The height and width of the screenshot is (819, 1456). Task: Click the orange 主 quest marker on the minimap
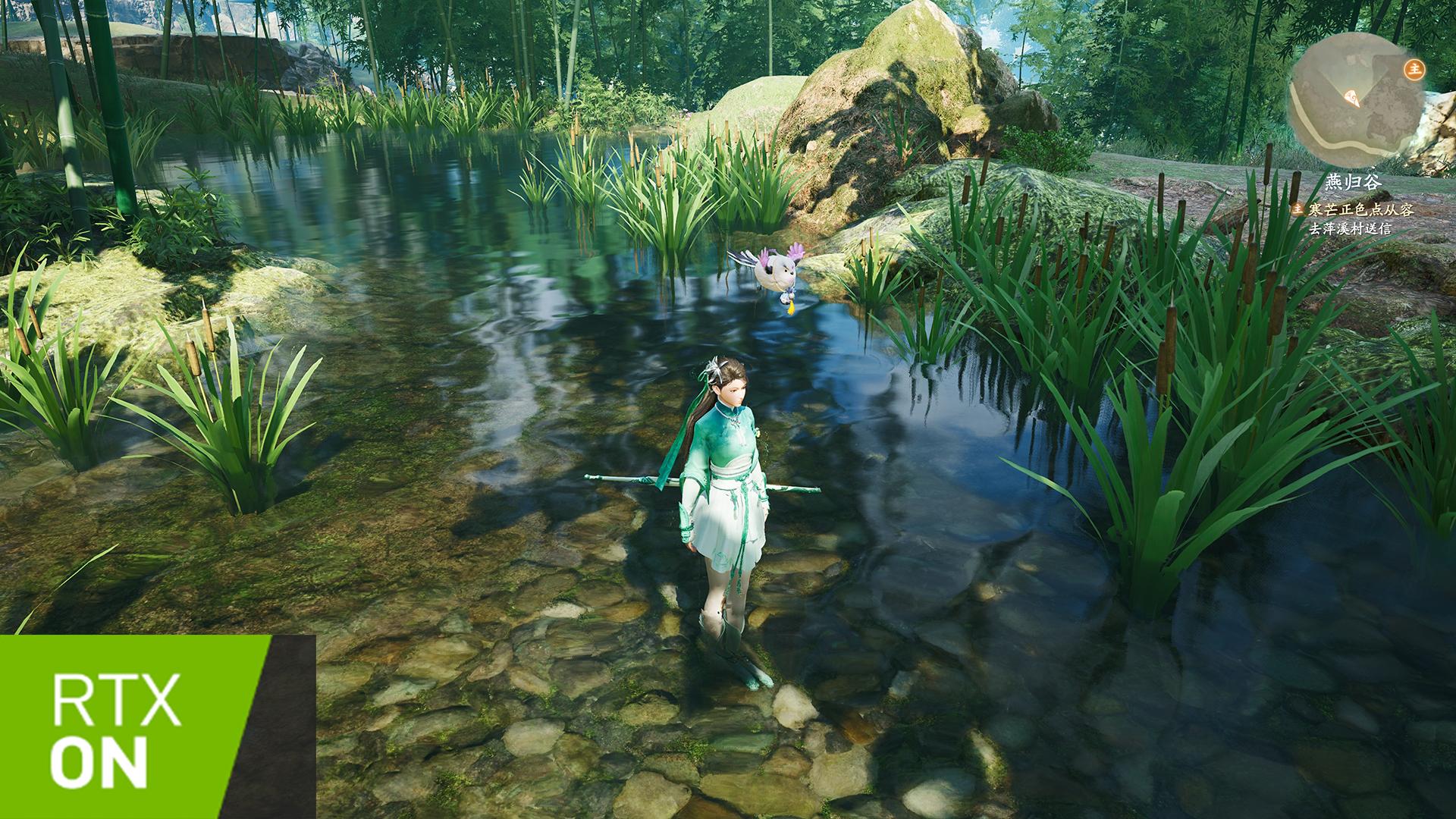coord(1414,70)
